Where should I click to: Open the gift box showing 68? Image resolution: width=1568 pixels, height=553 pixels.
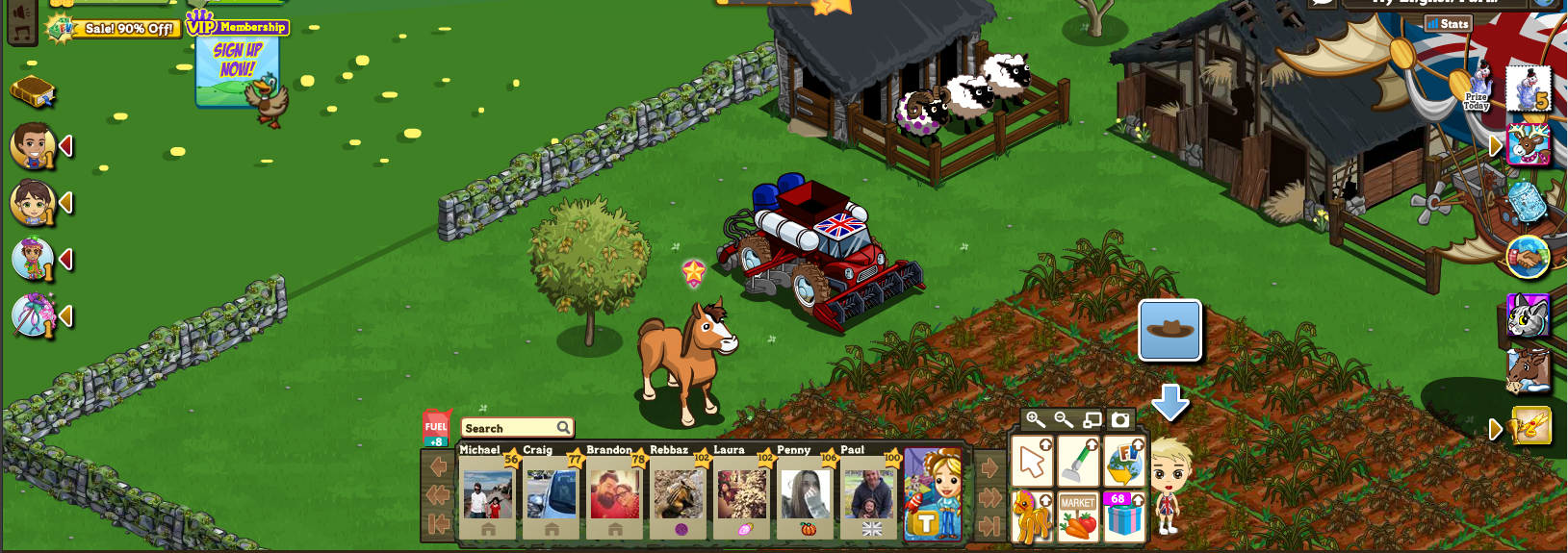coord(1123,516)
